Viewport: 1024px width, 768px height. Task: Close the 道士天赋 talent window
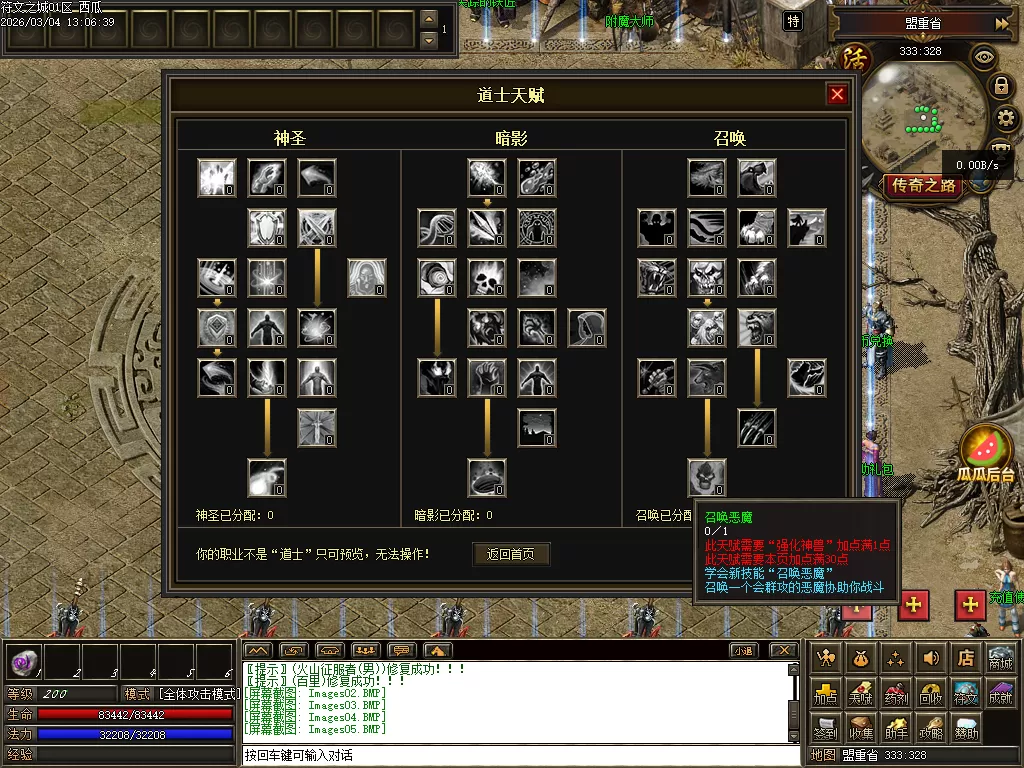837,95
